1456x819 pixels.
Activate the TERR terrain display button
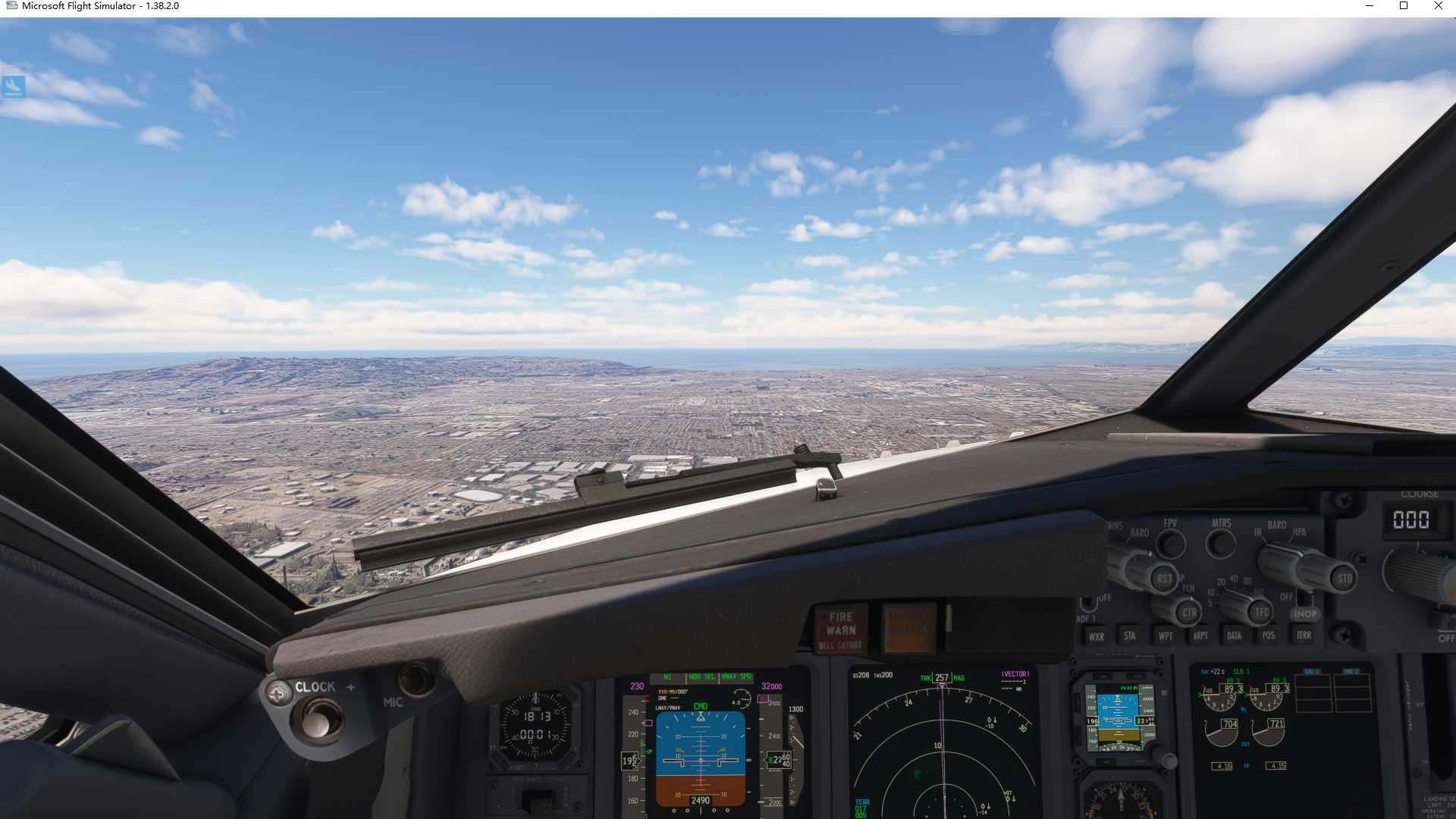(1304, 635)
